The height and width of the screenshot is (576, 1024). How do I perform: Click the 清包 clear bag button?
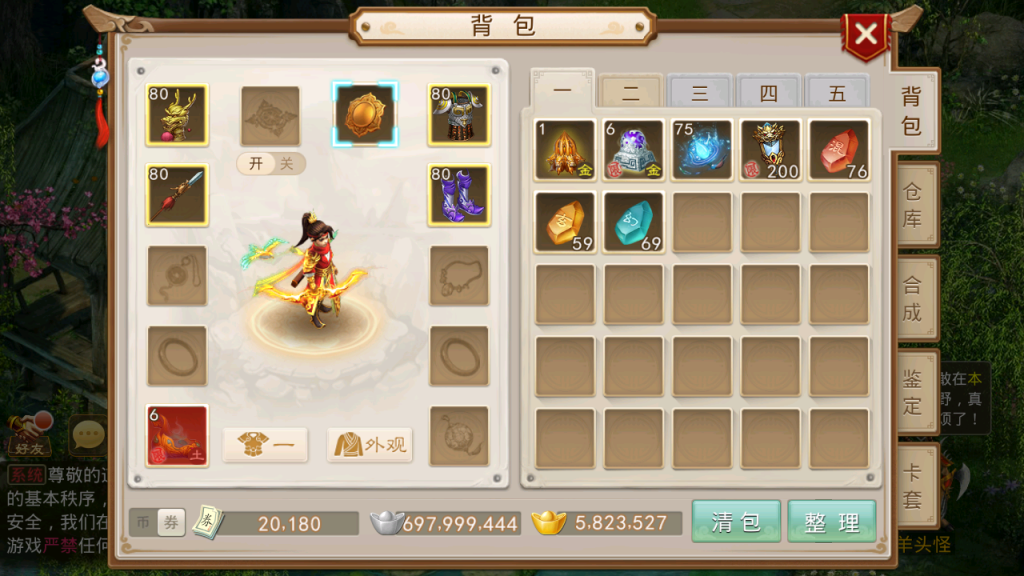point(735,521)
